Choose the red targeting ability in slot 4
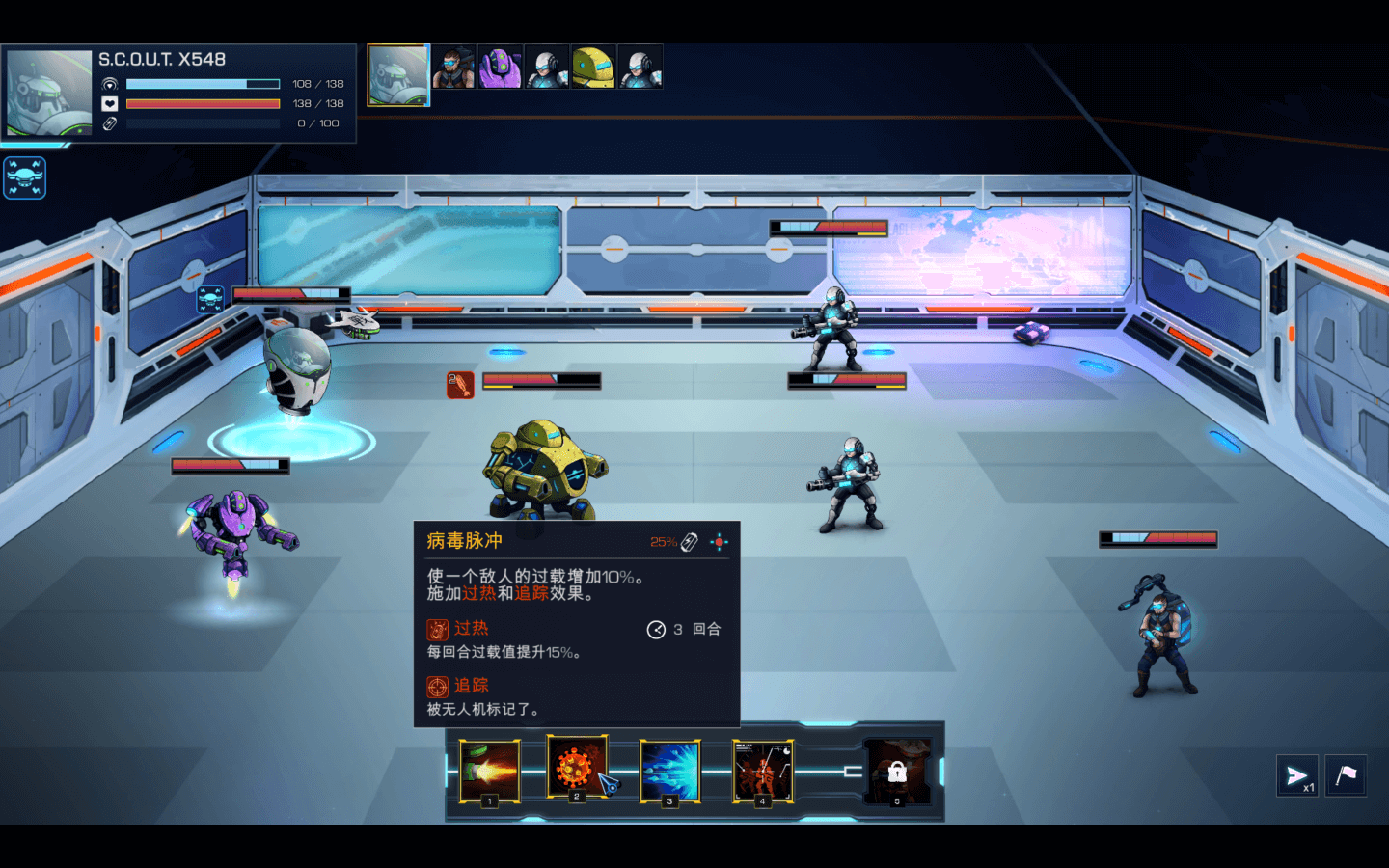Viewport: 1389px width, 868px height. pos(762,771)
